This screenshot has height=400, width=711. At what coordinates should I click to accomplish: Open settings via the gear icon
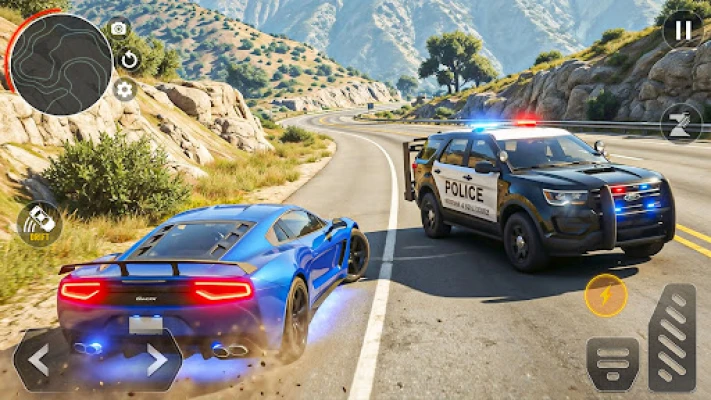coord(124,90)
